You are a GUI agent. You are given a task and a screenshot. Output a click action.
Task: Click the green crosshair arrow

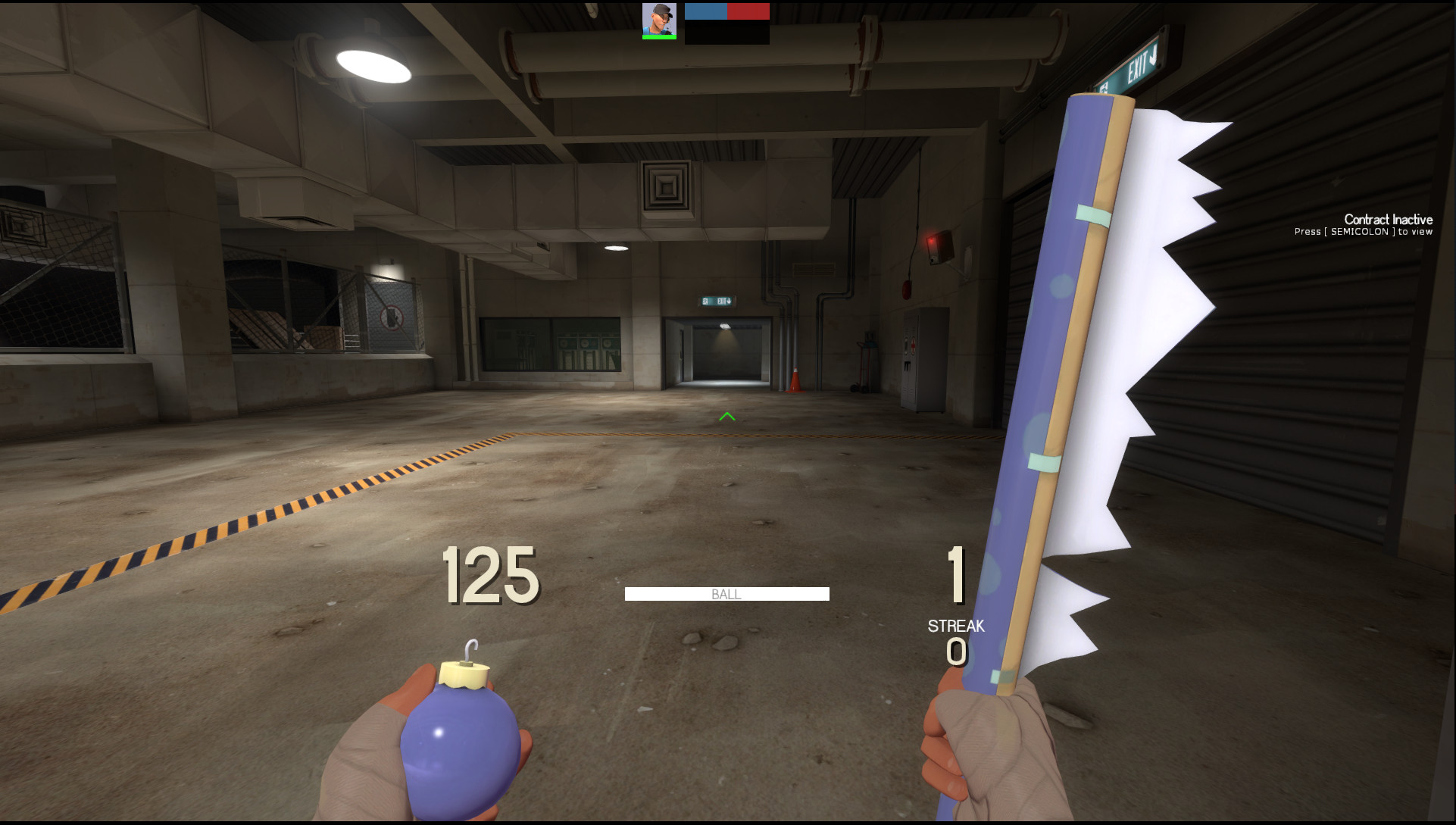726,417
